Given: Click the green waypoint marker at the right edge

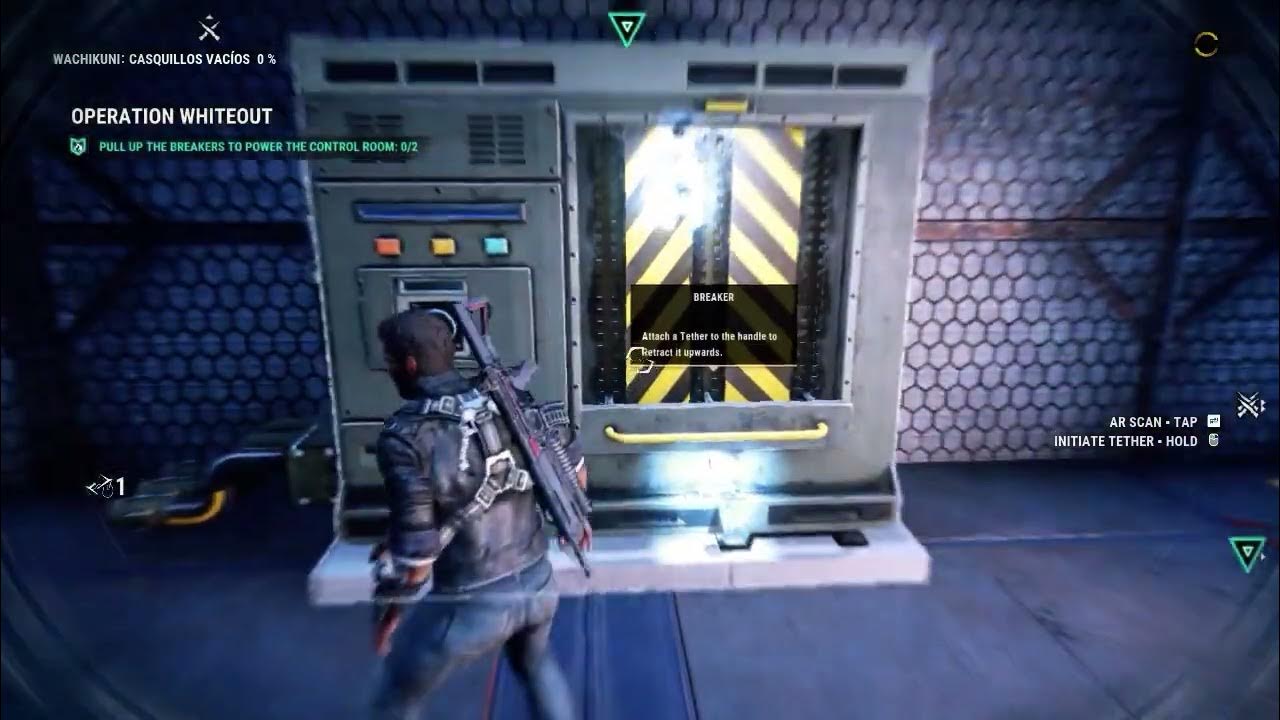Looking at the screenshot, I should click(x=1246, y=552).
